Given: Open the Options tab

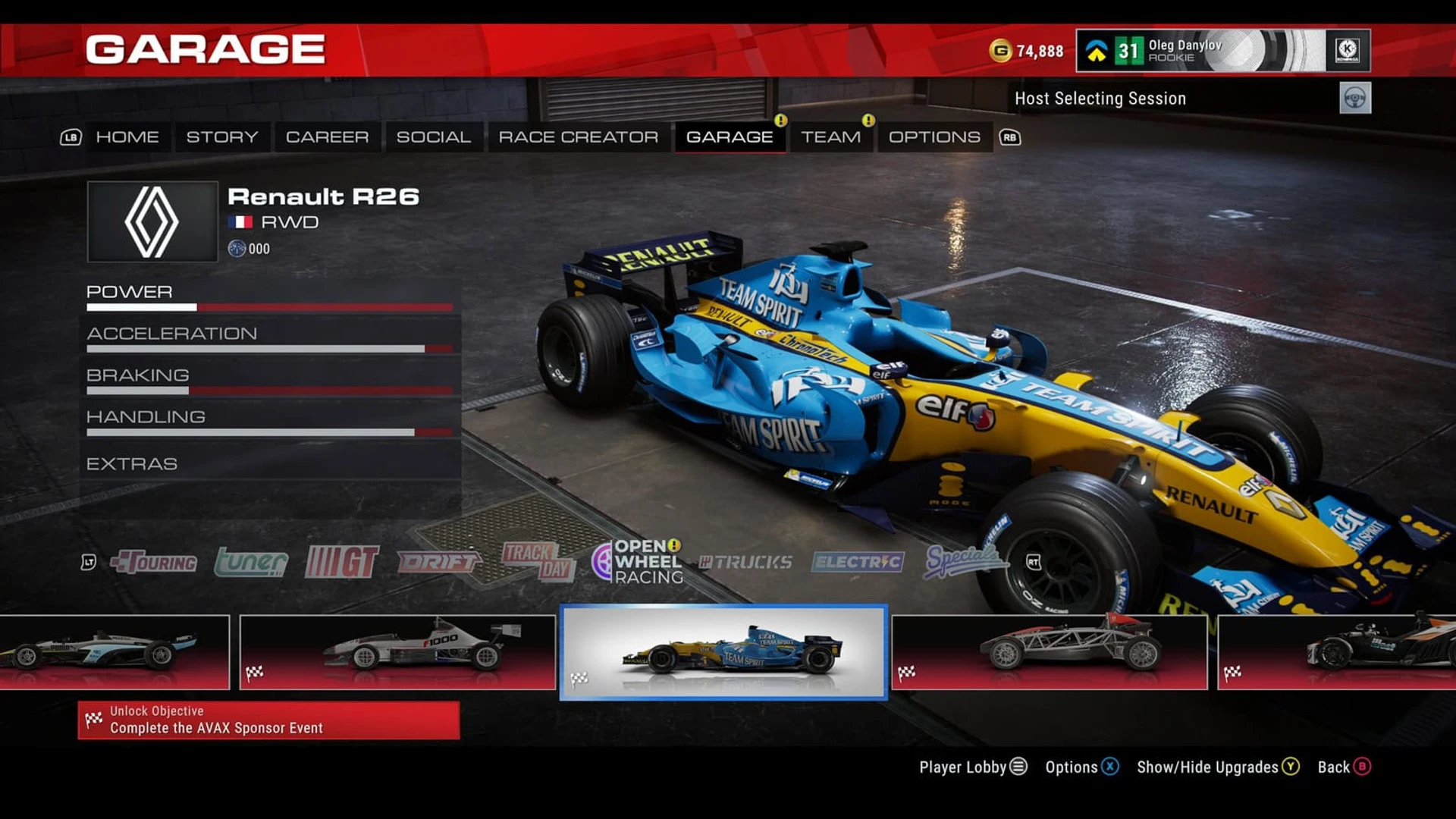Looking at the screenshot, I should click(x=934, y=137).
